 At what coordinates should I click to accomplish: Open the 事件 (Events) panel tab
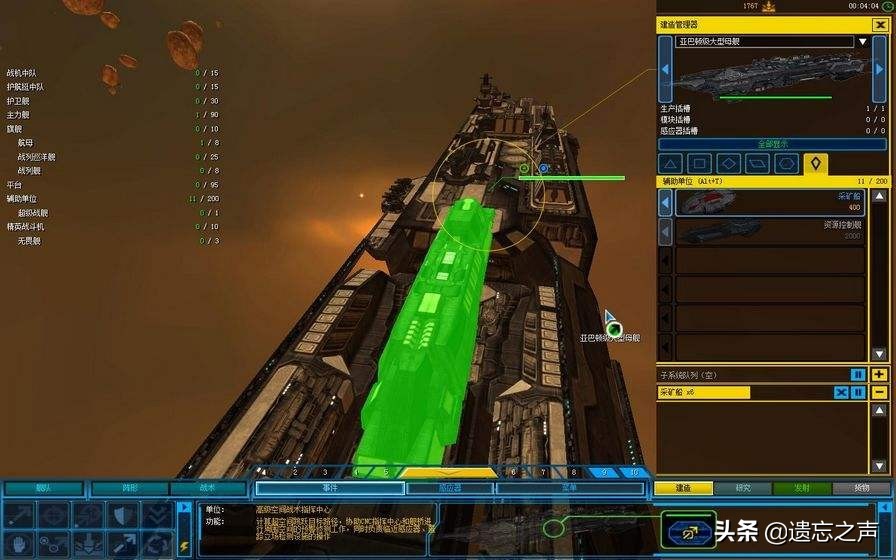click(x=328, y=488)
